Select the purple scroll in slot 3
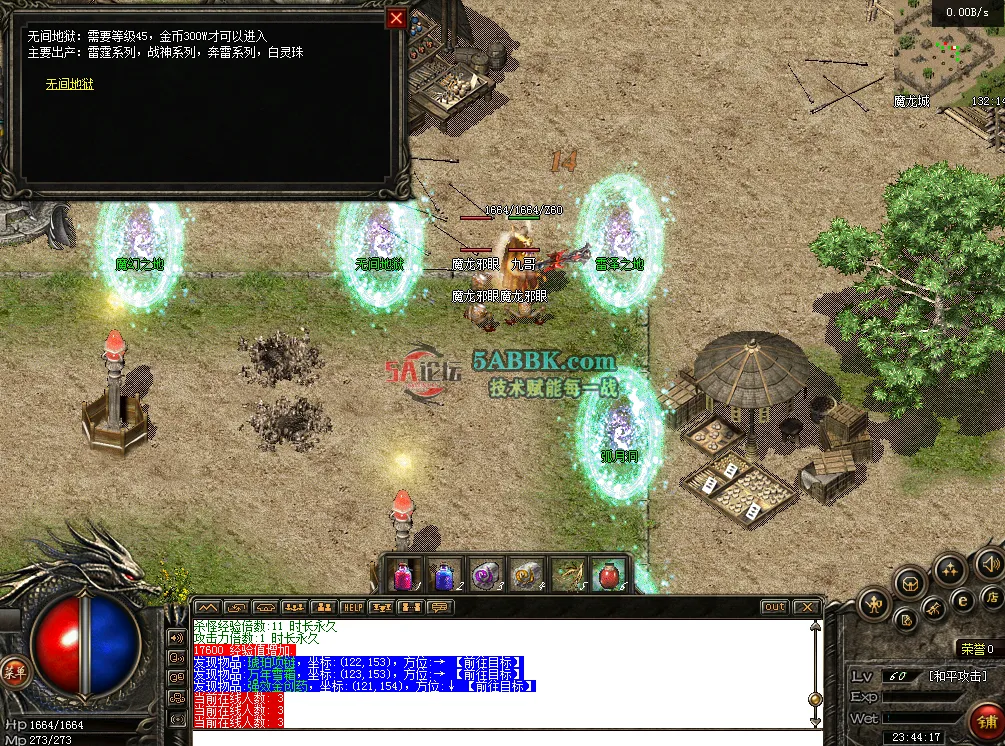This screenshot has height=746, width=1005. pos(485,575)
